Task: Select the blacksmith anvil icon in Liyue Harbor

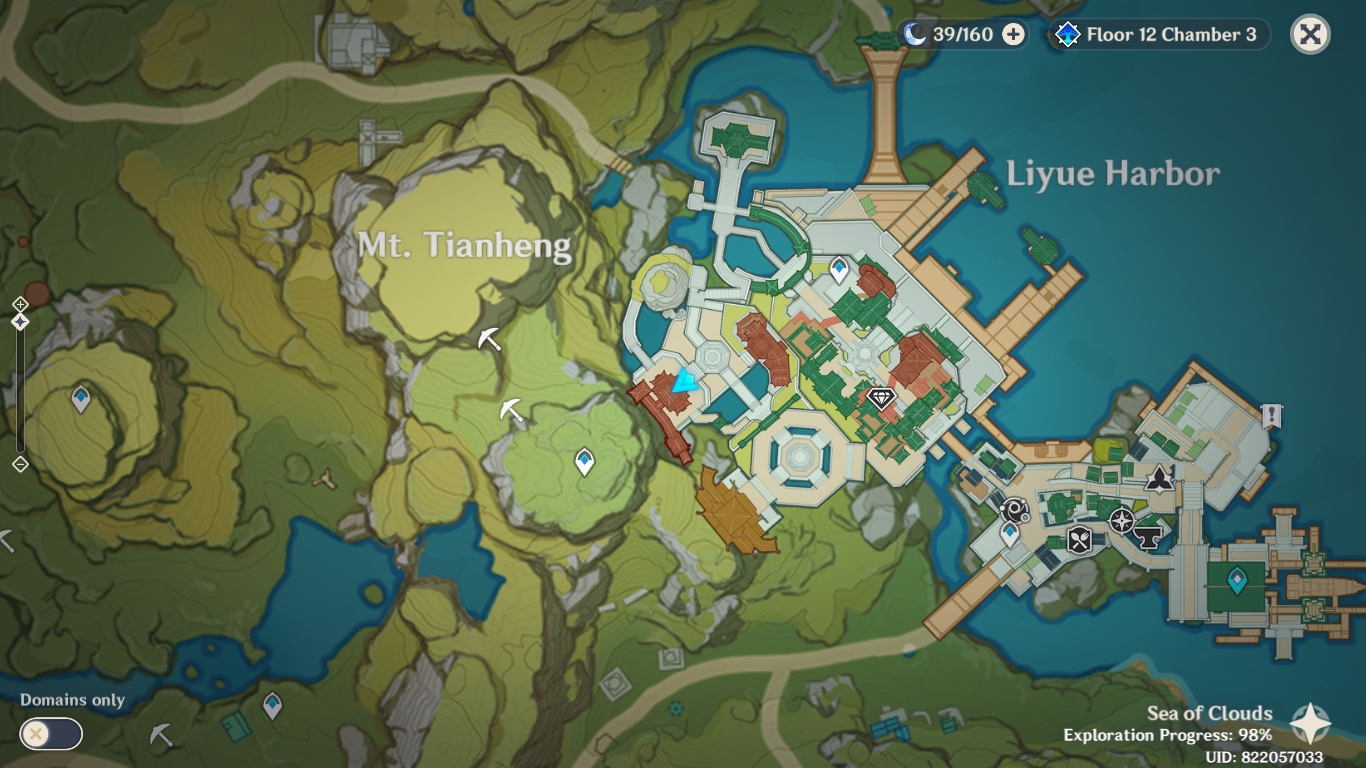Action: (x=1148, y=538)
